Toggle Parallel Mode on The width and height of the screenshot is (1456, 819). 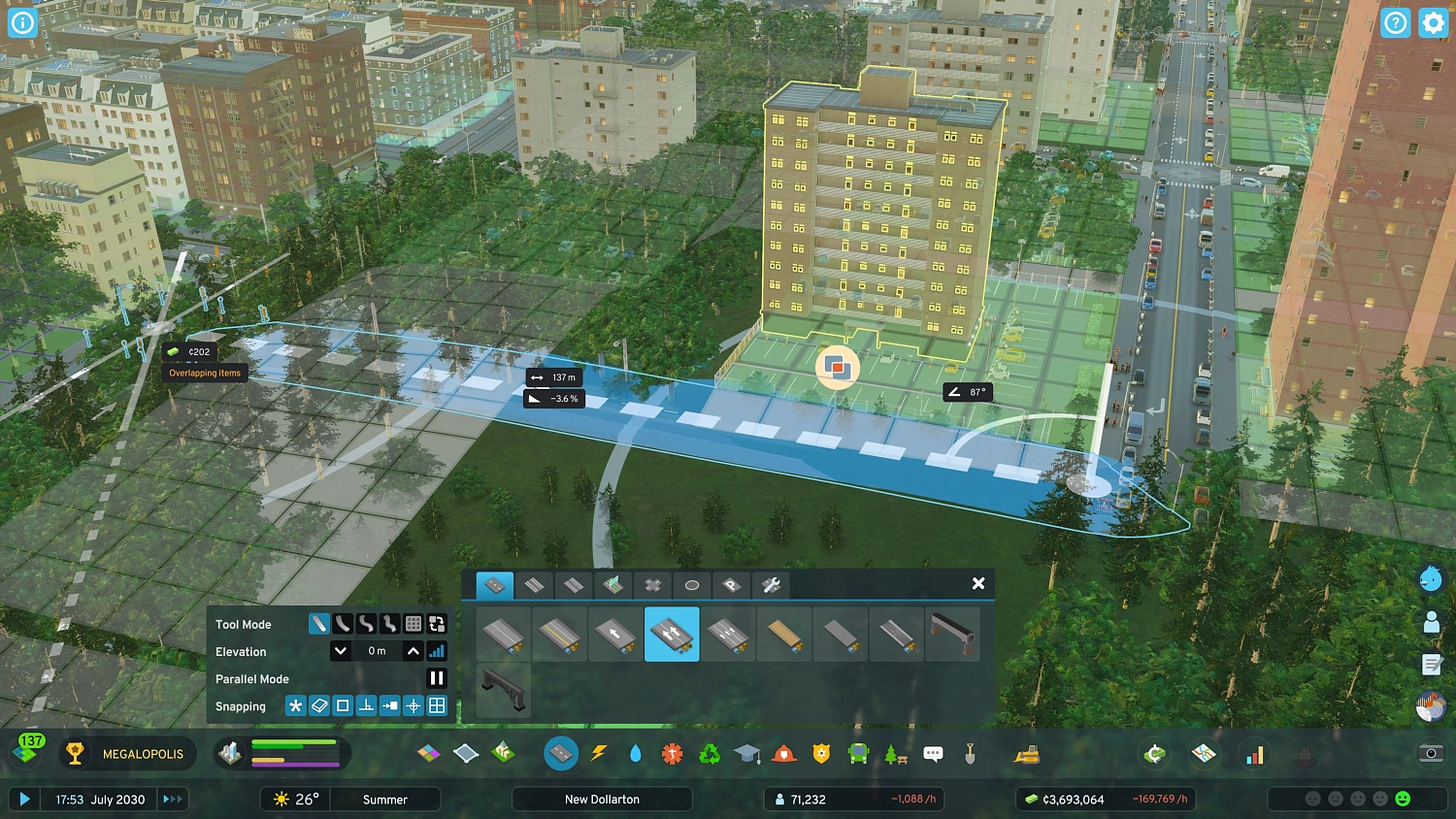pos(437,678)
